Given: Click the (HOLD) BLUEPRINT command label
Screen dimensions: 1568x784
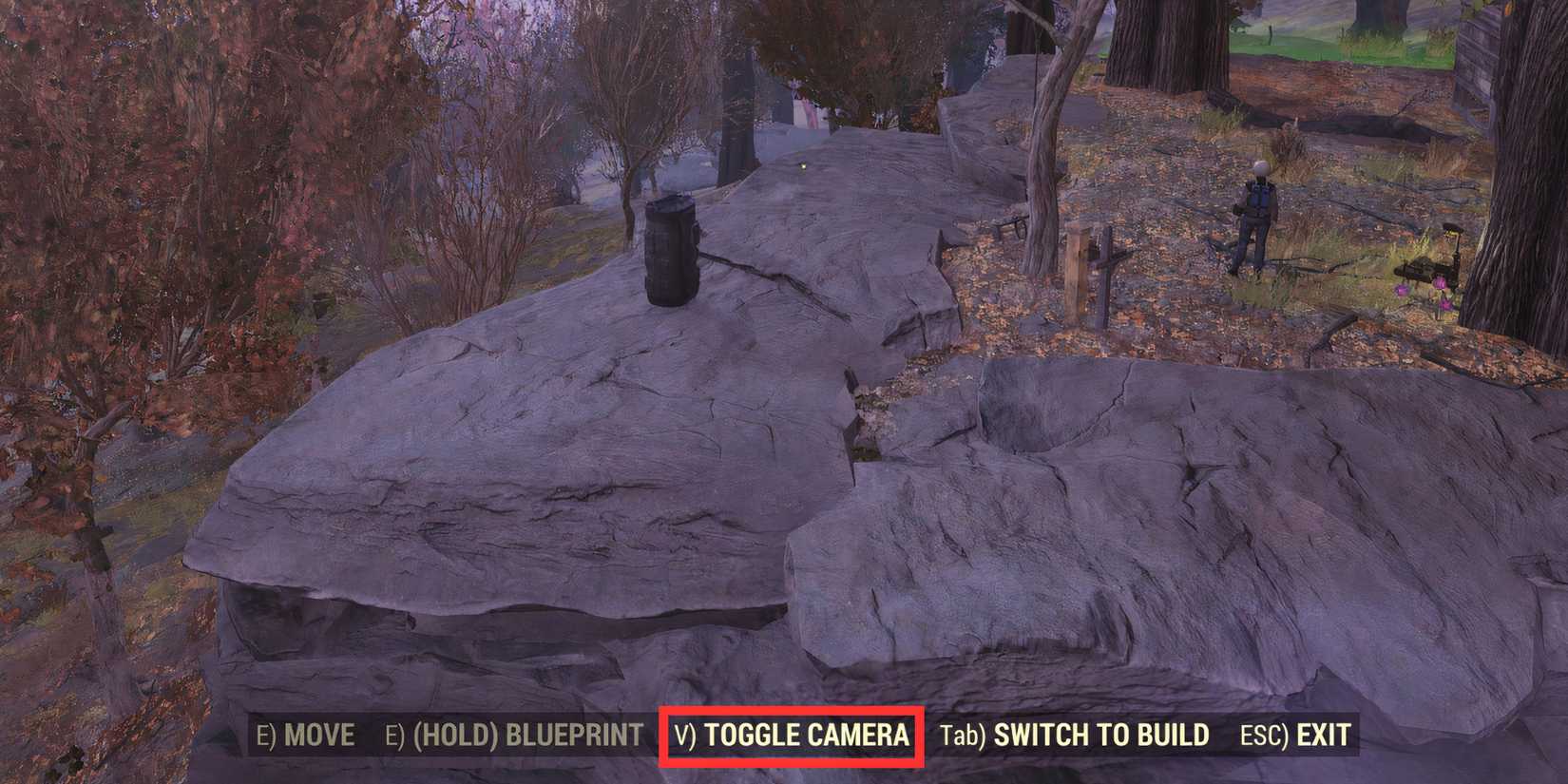Looking at the screenshot, I should tap(532, 735).
